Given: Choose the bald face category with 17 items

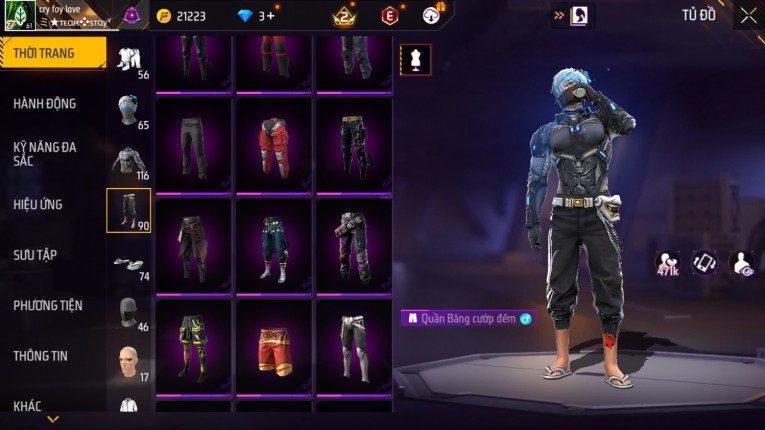Looking at the screenshot, I should (x=129, y=361).
